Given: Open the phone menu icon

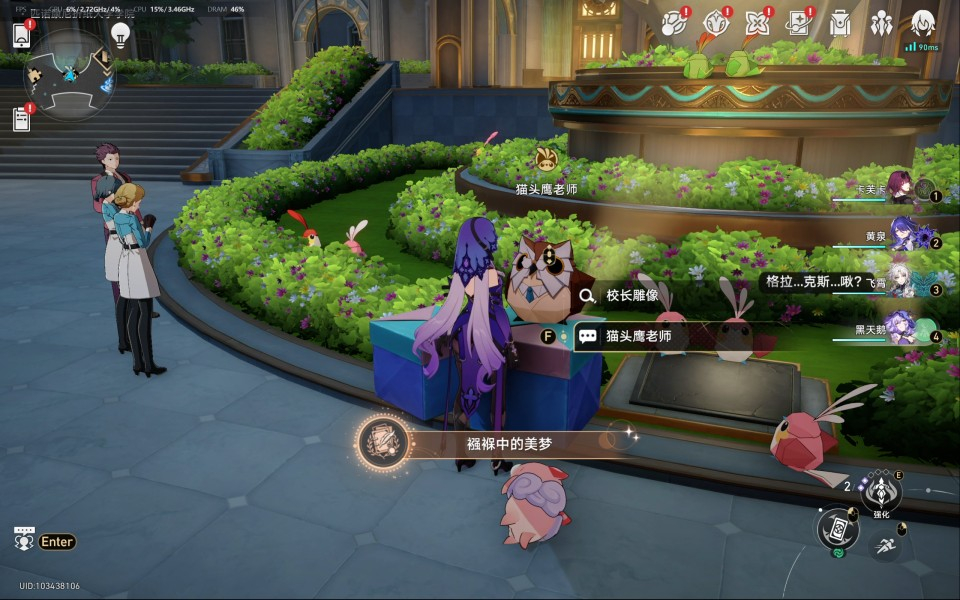Looking at the screenshot, I should [22, 35].
